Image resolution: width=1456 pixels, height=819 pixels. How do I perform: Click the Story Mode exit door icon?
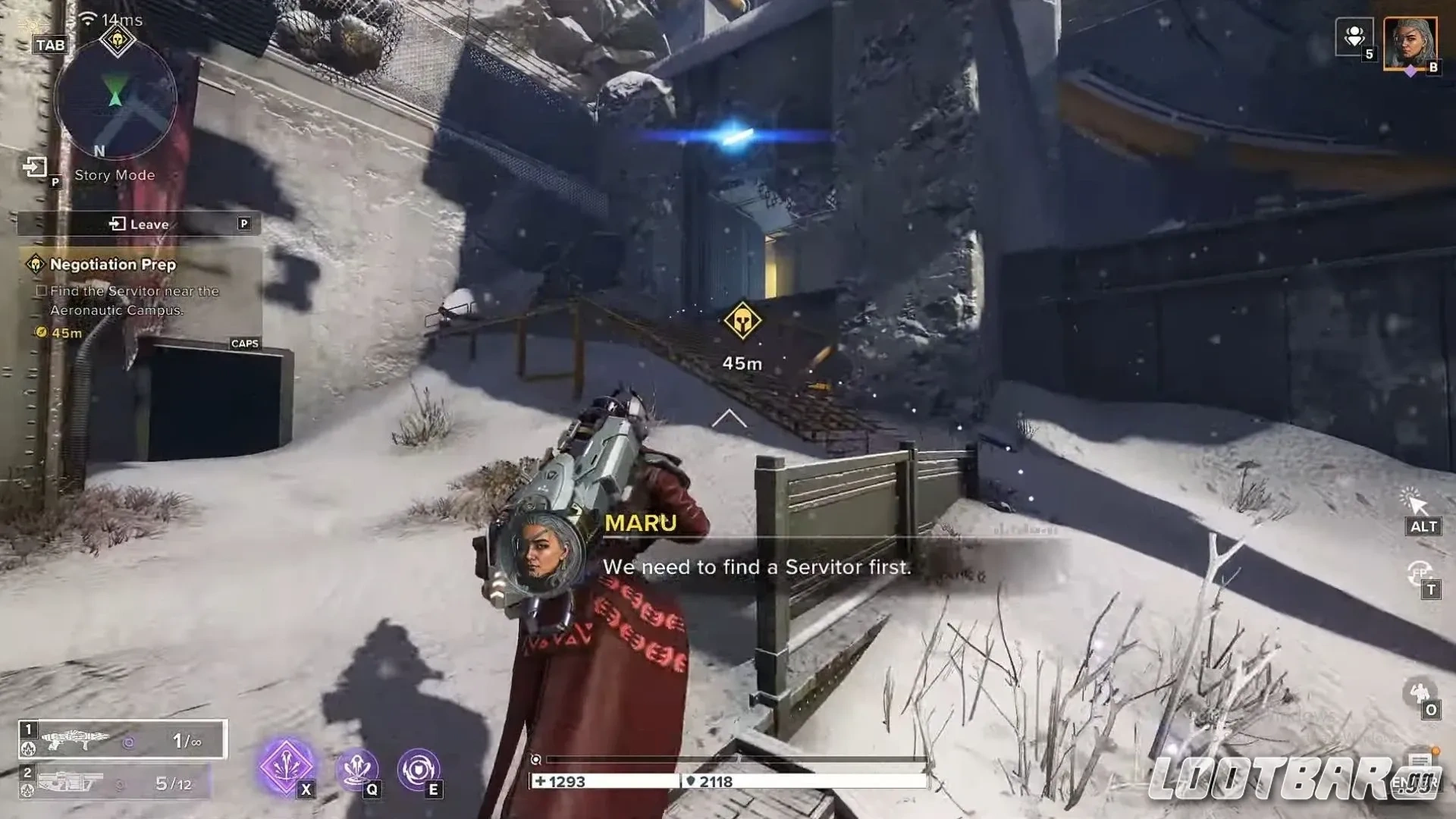[x=35, y=167]
